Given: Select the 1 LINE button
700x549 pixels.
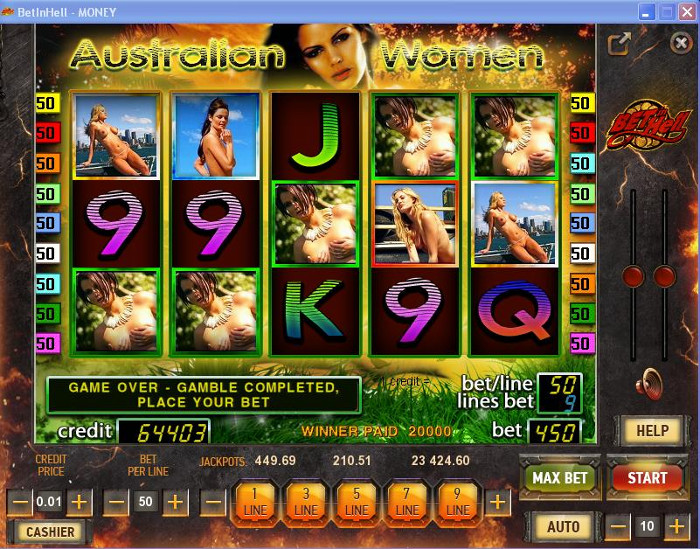Looking at the screenshot, I should click(257, 501).
